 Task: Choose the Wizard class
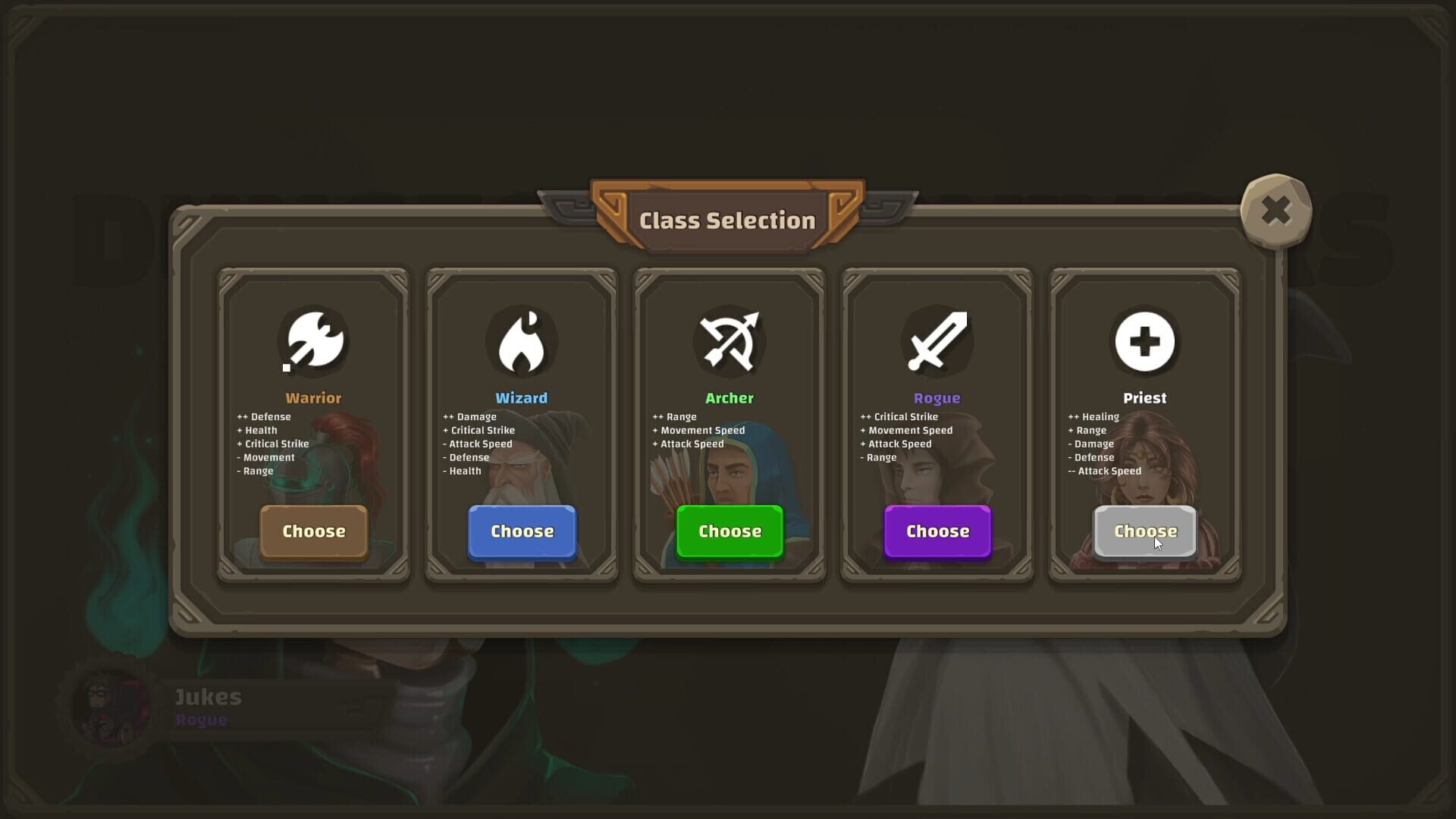521,532
